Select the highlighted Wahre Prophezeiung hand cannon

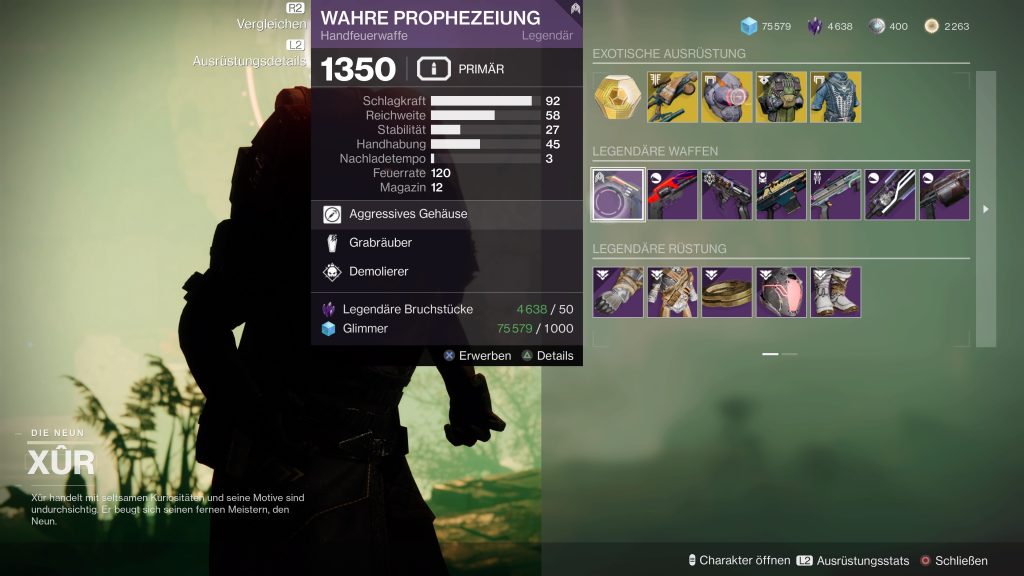(618, 195)
